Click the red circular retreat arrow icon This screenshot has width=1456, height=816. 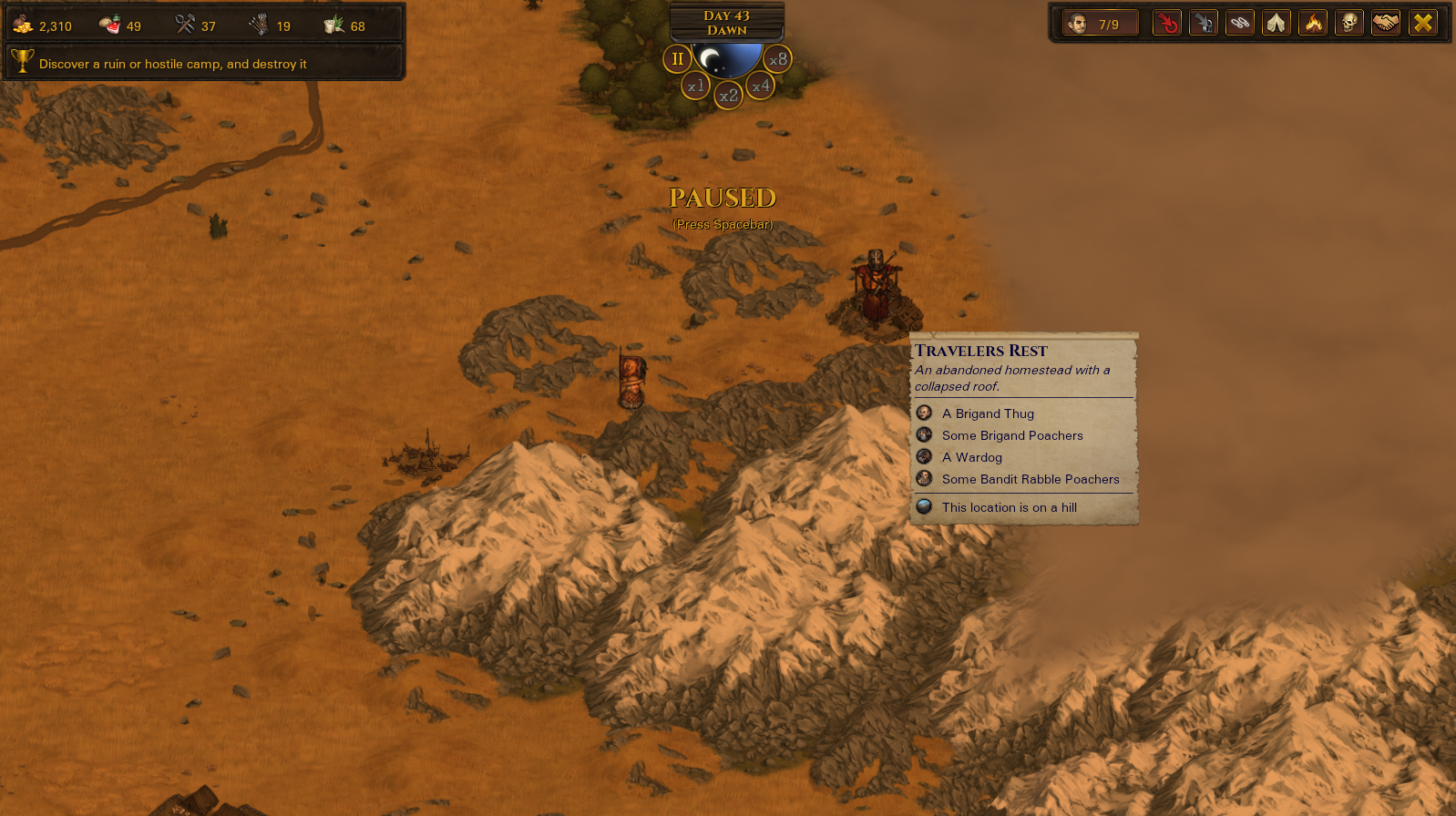point(1167,23)
